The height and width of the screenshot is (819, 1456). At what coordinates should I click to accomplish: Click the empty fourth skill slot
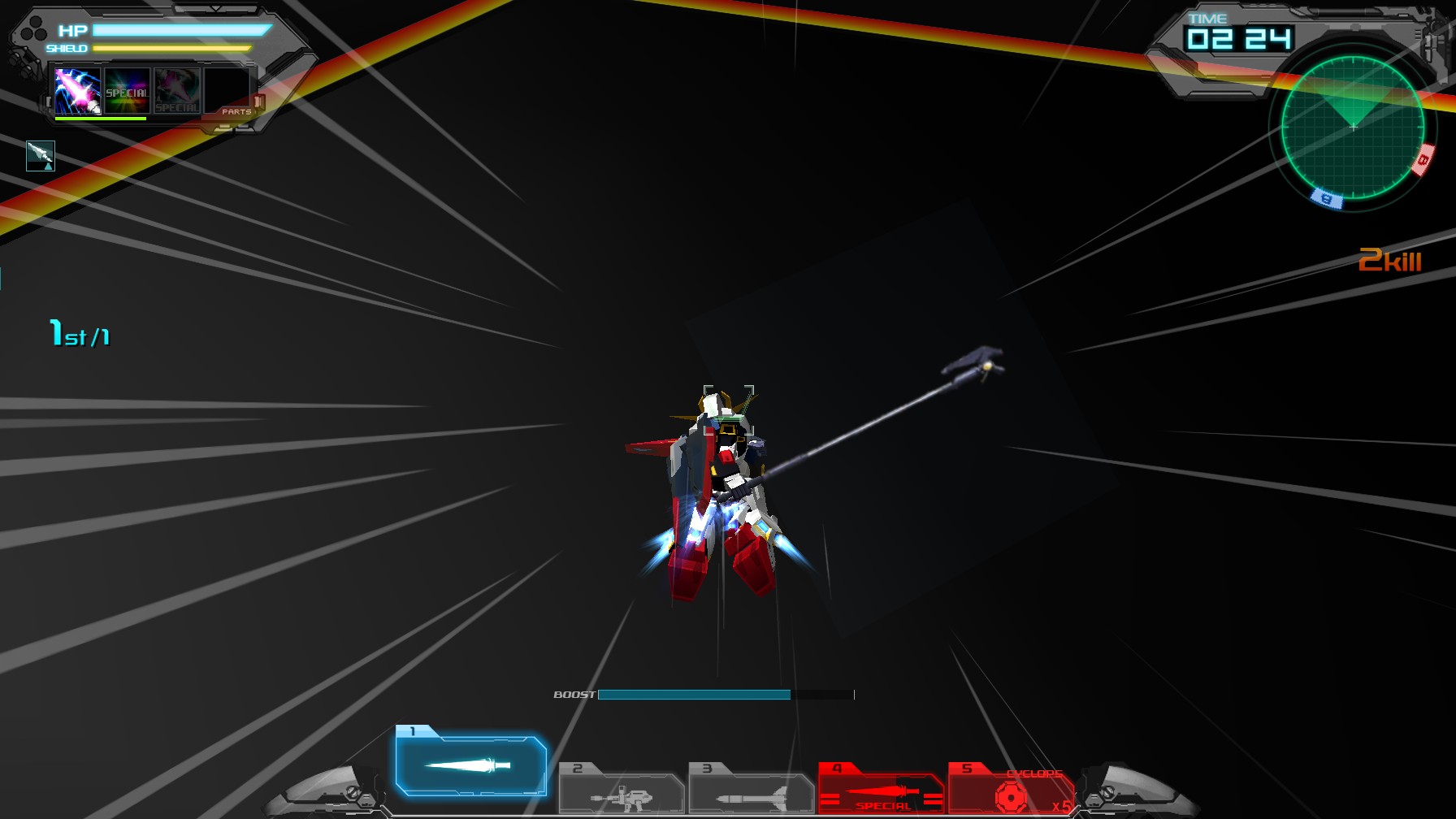pyautogui.click(x=228, y=91)
